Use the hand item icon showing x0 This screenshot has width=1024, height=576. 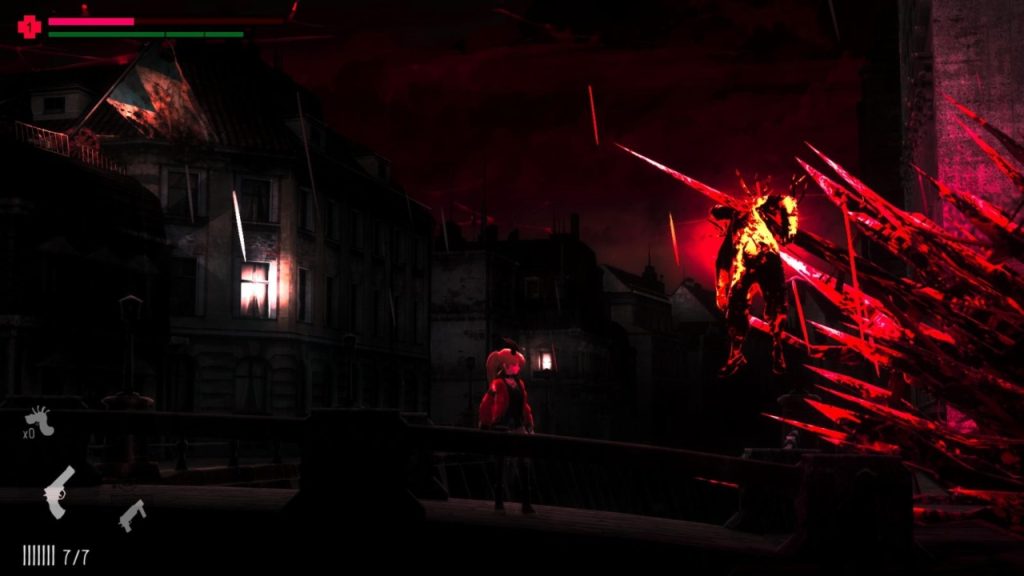[40, 419]
